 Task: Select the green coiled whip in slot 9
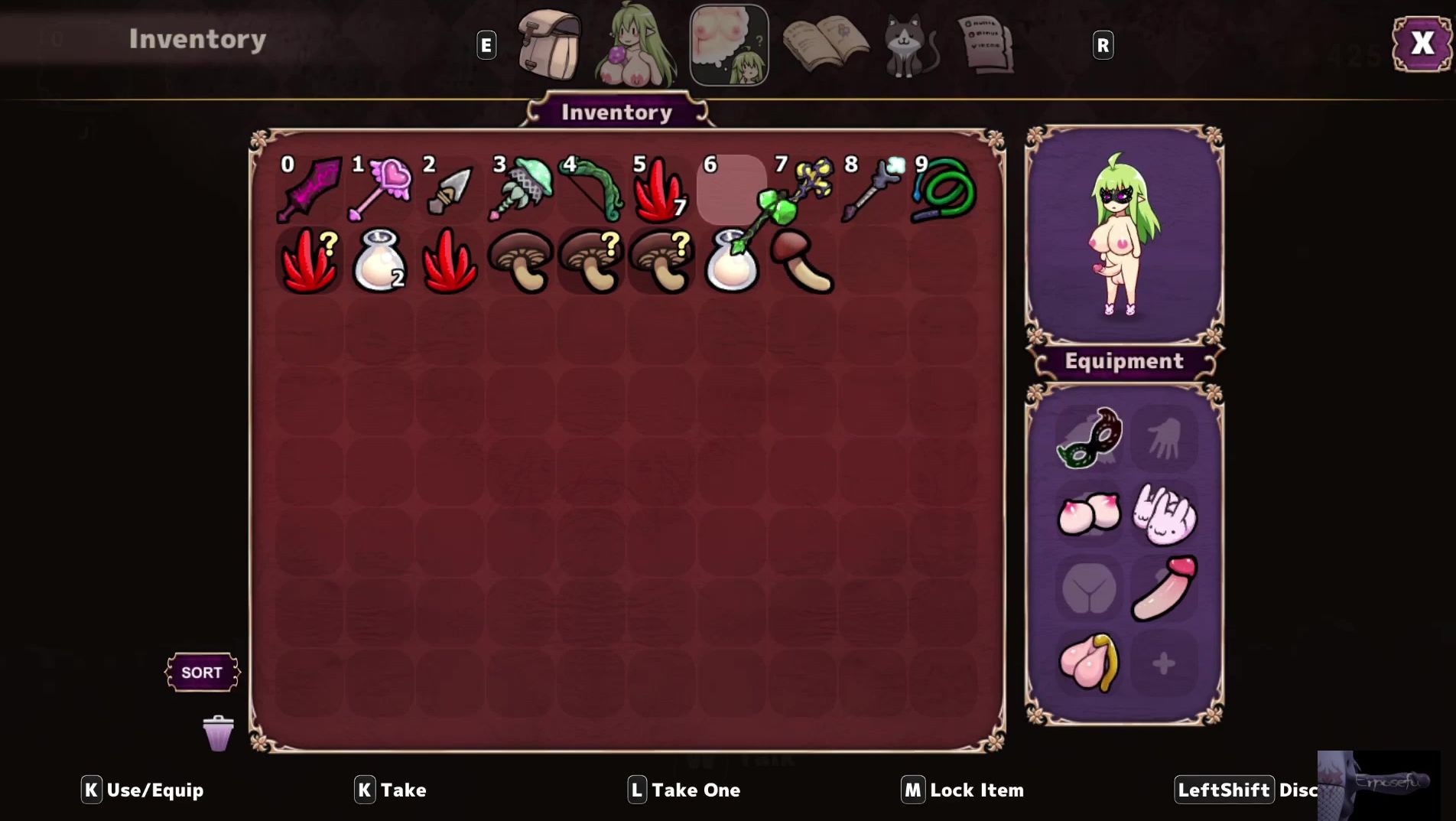(944, 189)
